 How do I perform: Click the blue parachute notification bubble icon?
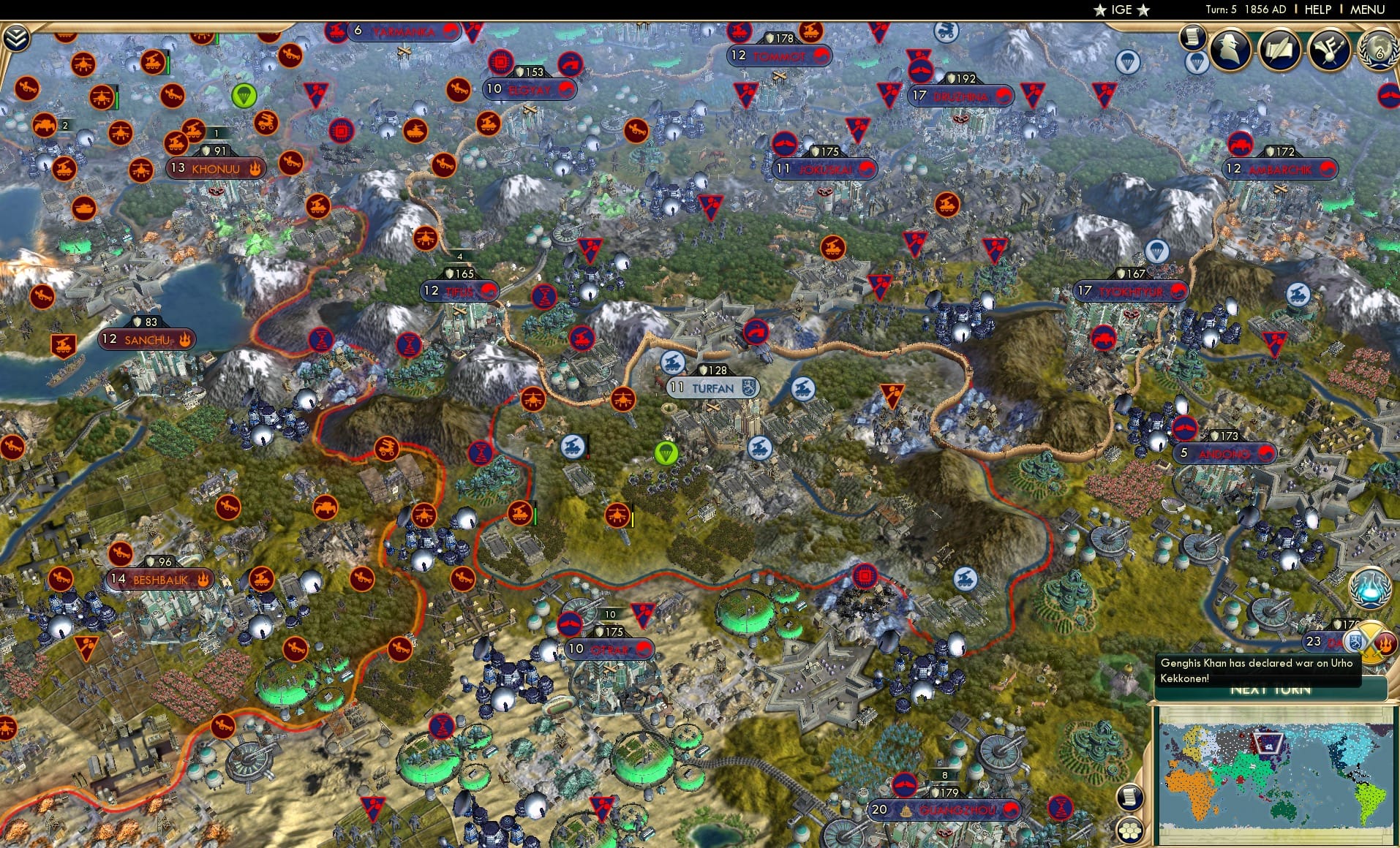tap(1197, 61)
